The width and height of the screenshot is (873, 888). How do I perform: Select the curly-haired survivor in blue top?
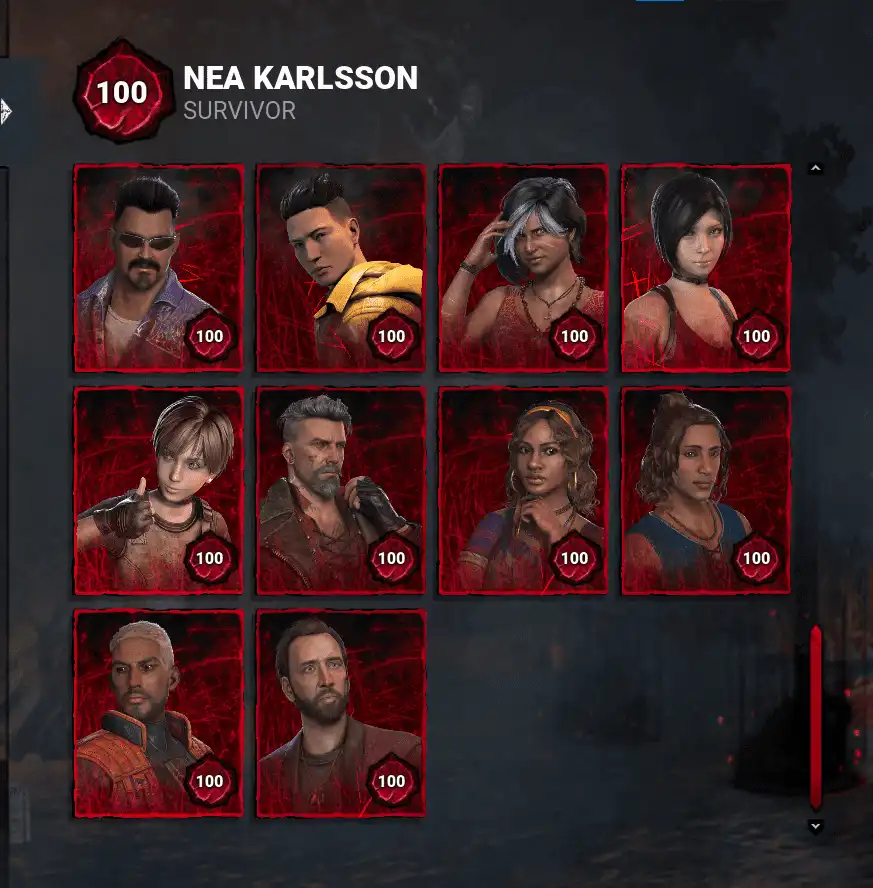[706, 491]
